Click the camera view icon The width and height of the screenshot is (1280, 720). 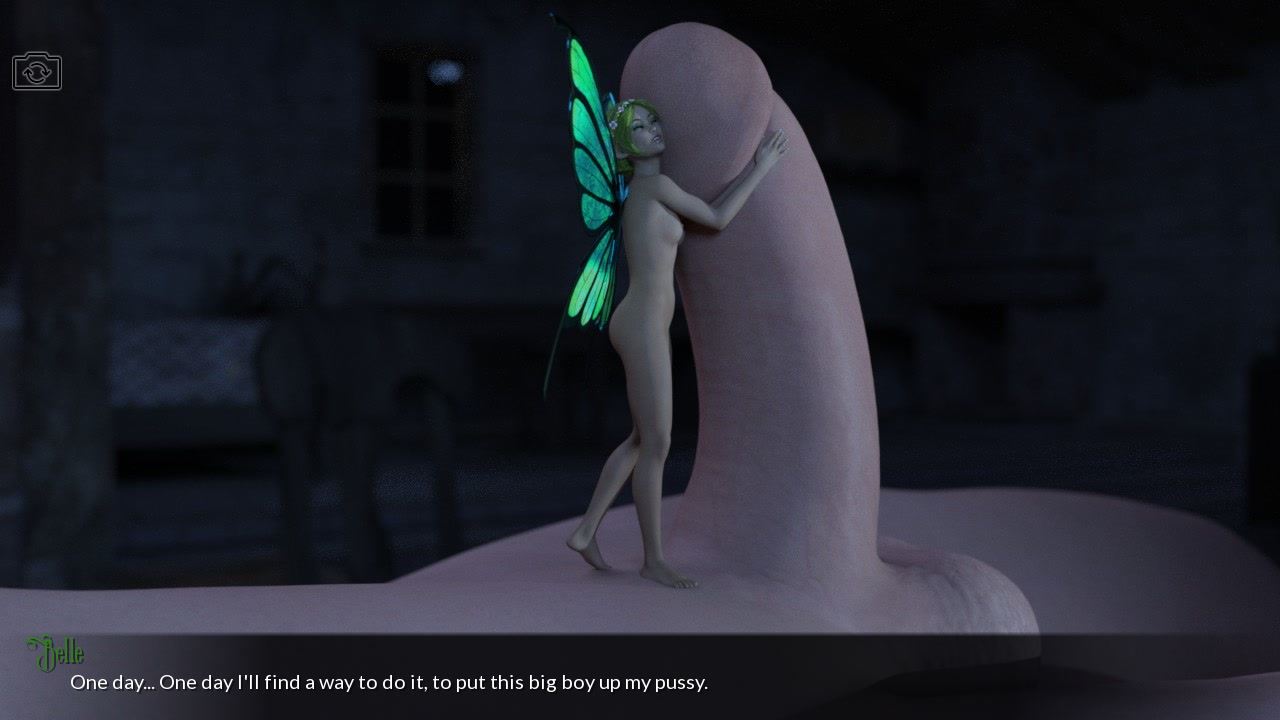click(37, 72)
